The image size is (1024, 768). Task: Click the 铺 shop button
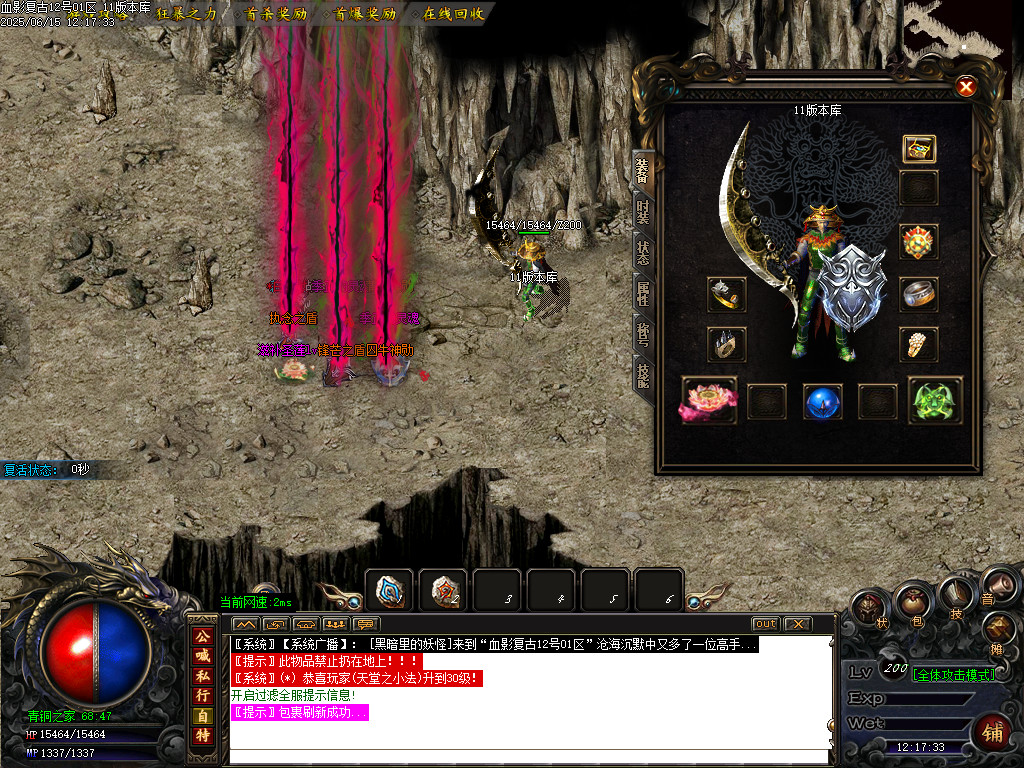[992, 730]
